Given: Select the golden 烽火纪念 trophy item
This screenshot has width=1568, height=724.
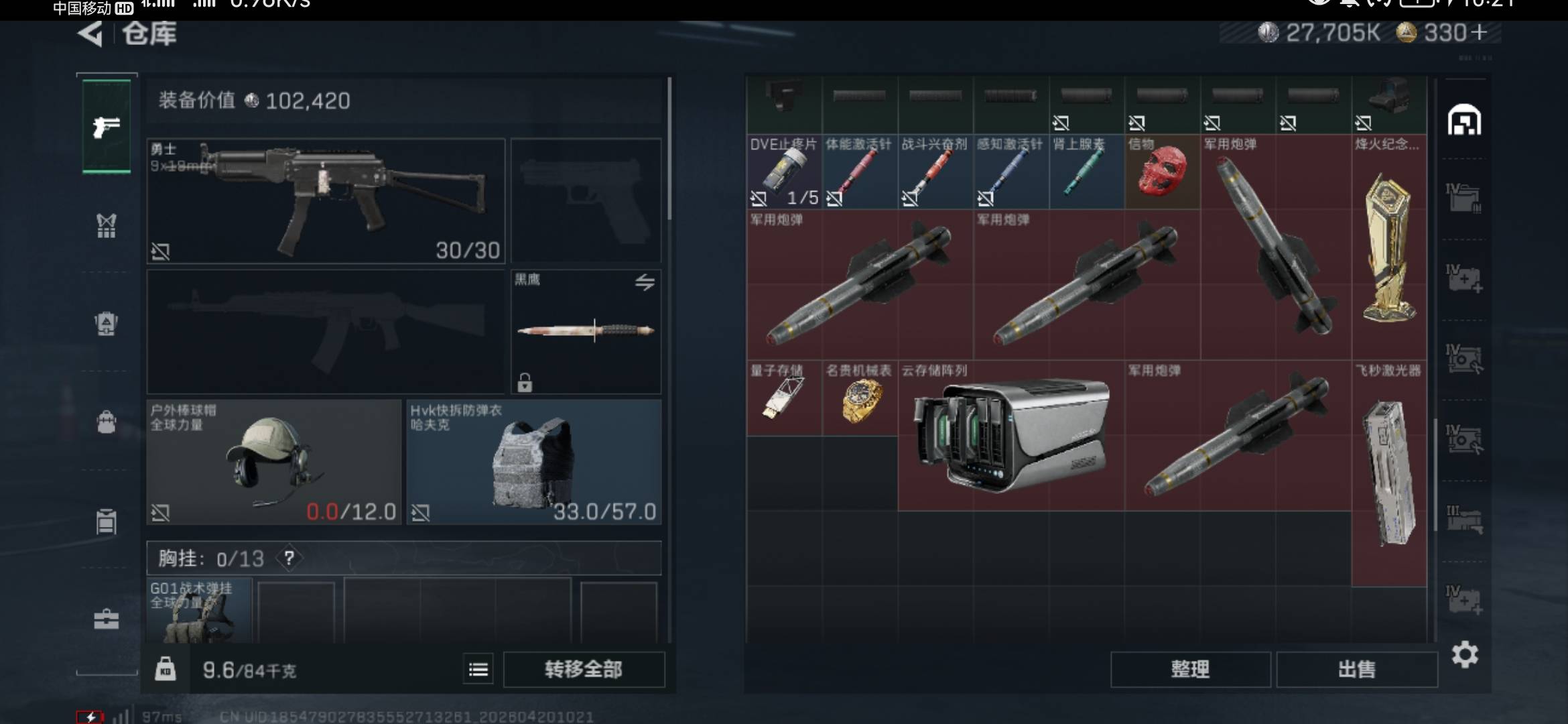Looking at the screenshot, I should pos(1388,247).
